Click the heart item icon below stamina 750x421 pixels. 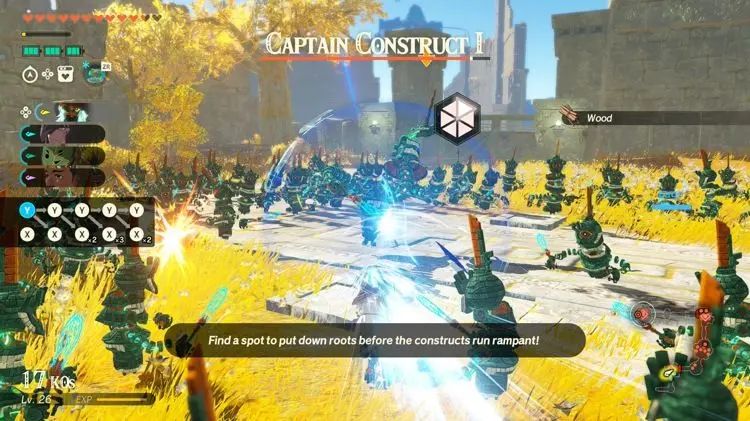(x=68, y=73)
